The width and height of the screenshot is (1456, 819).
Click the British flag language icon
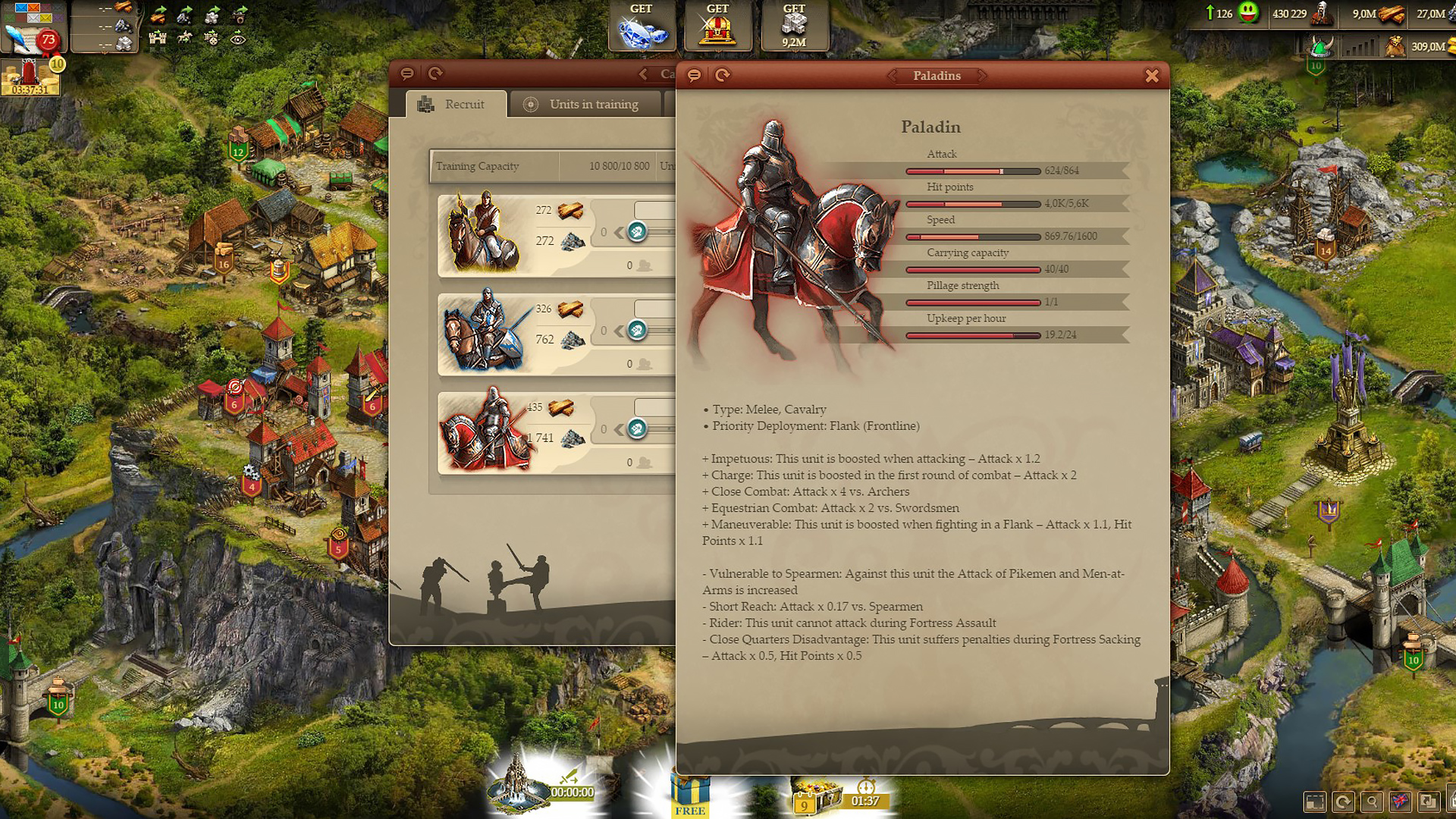1399,801
